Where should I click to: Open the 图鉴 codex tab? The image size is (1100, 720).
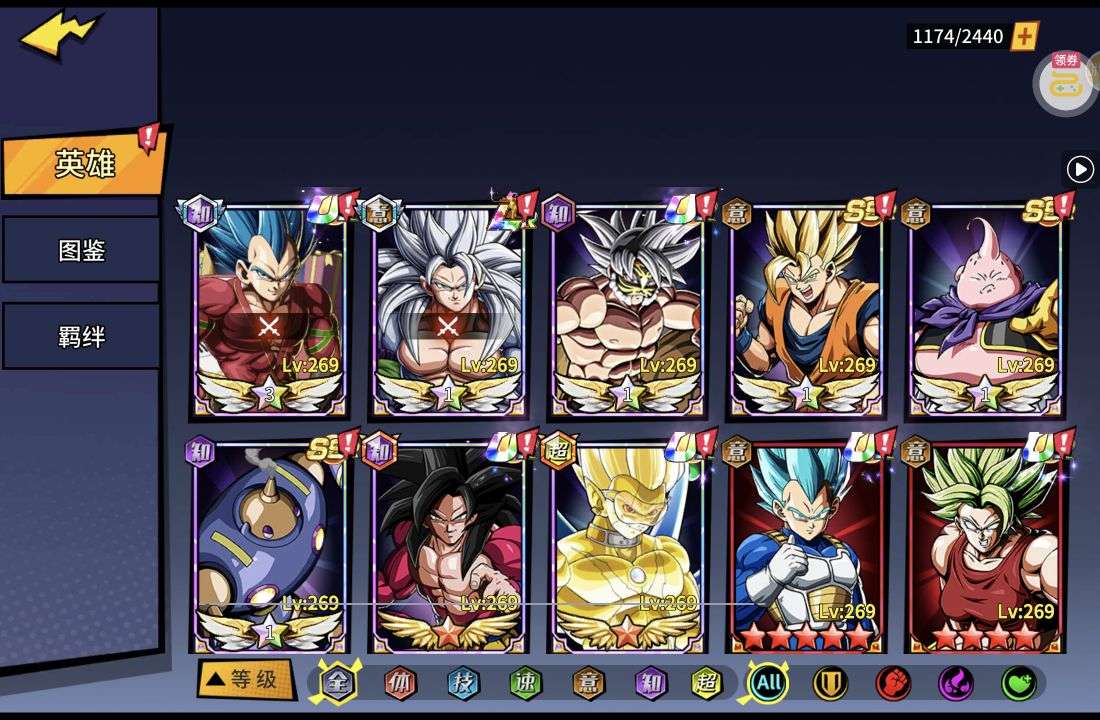81,250
